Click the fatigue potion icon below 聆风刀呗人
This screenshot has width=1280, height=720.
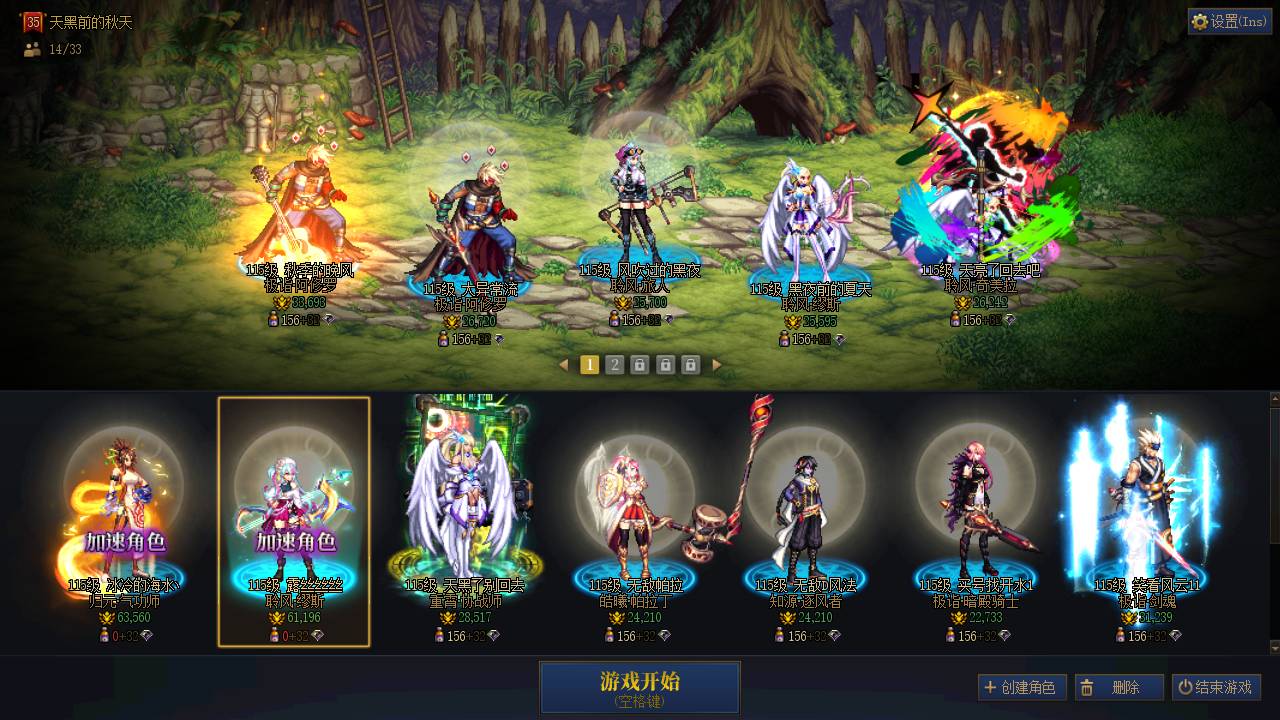coord(613,321)
